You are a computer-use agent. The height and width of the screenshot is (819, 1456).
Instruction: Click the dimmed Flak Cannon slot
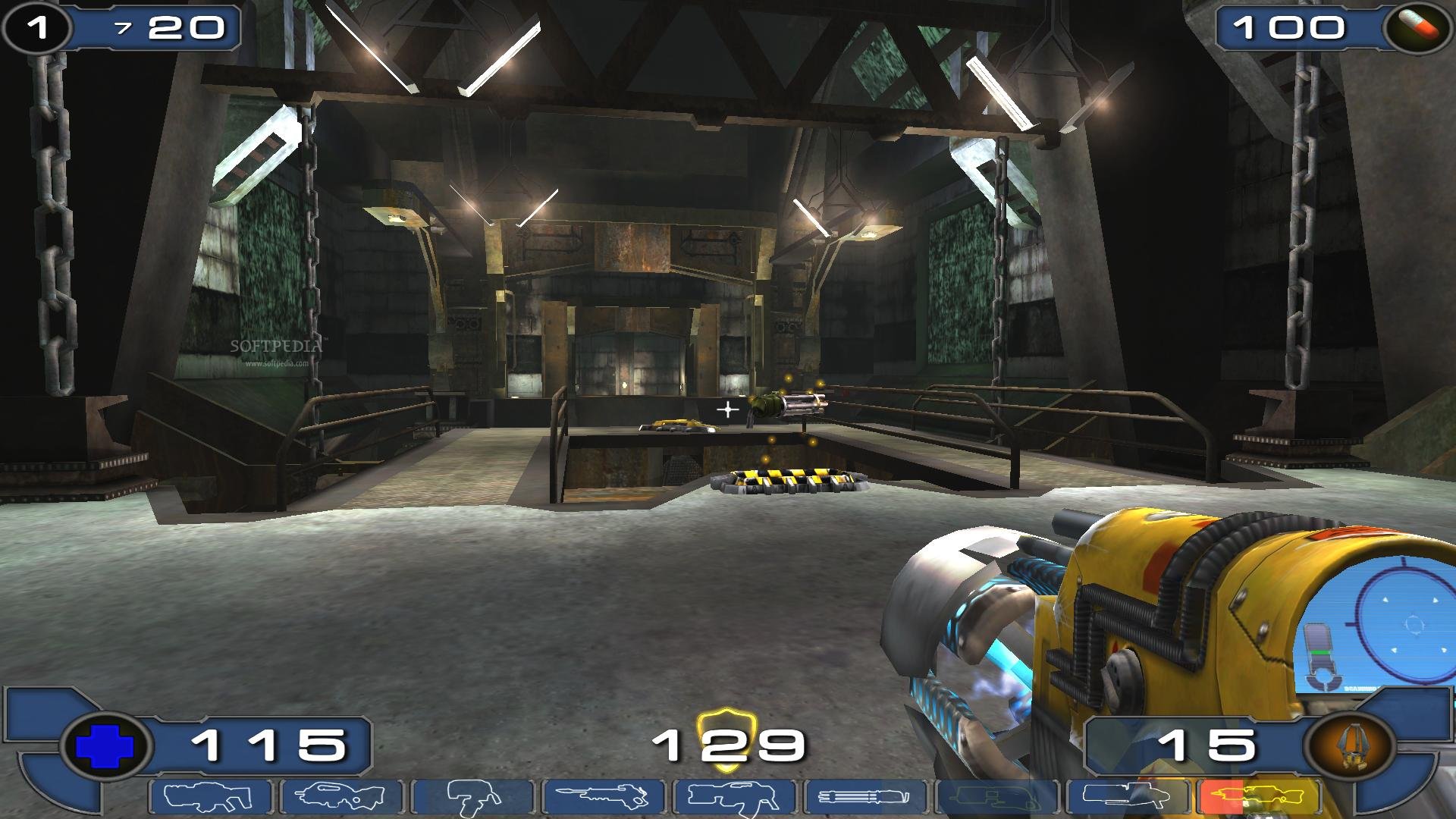tap(996, 798)
